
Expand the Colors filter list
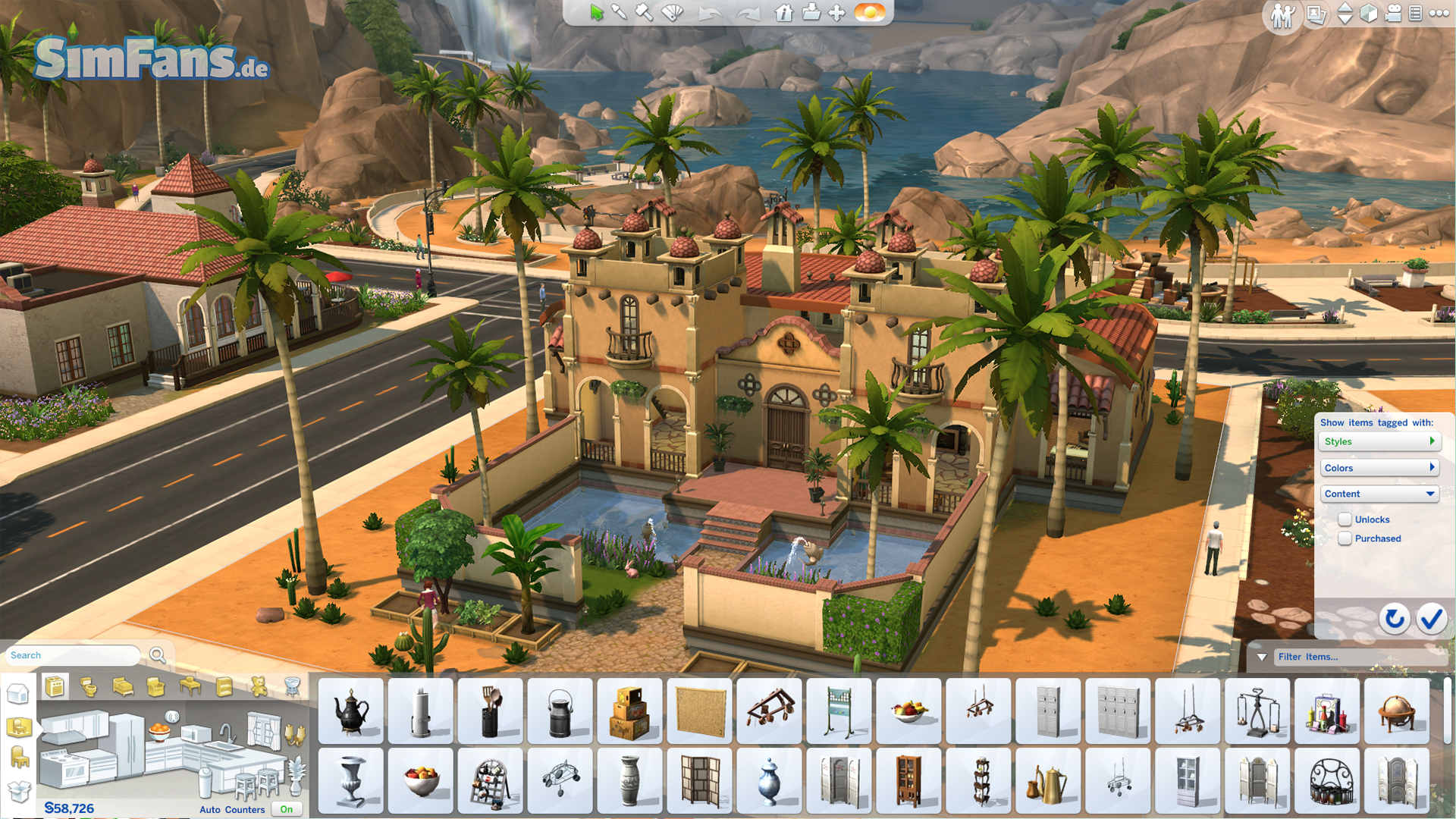pyautogui.click(x=1379, y=468)
